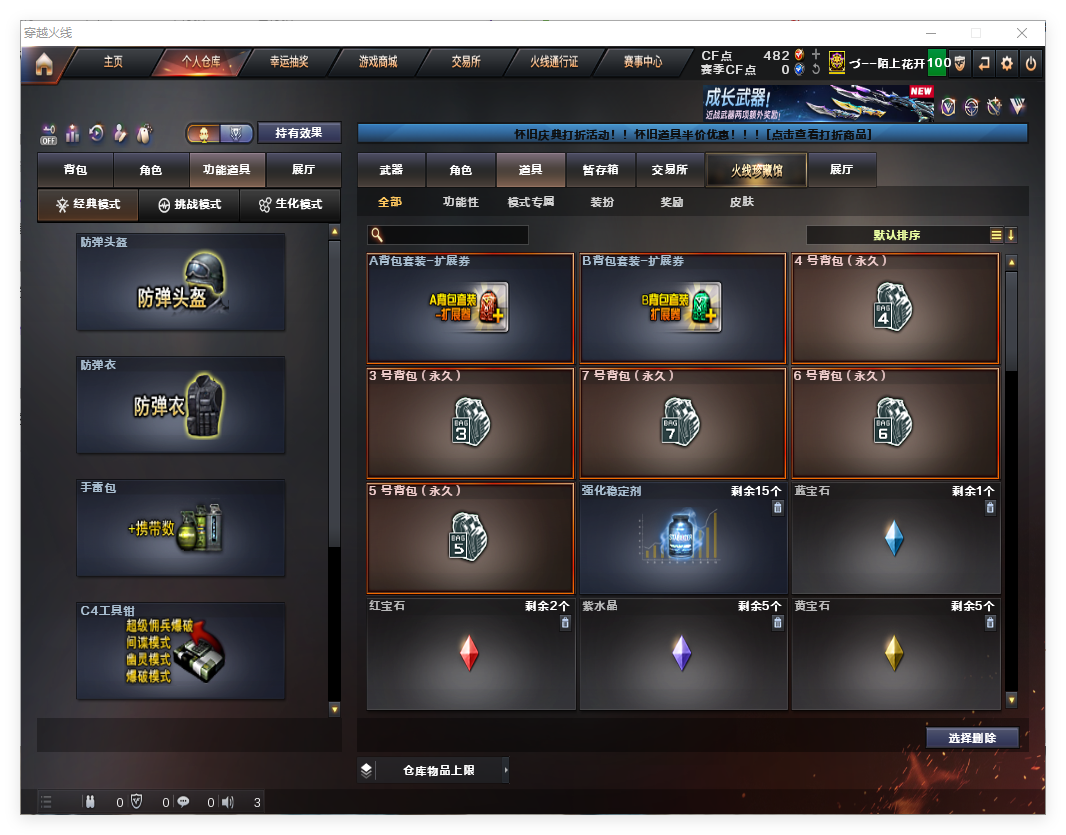Screen dimensions: 1066x835
Task: Close the game window
Action: pyautogui.click(x=1023, y=33)
